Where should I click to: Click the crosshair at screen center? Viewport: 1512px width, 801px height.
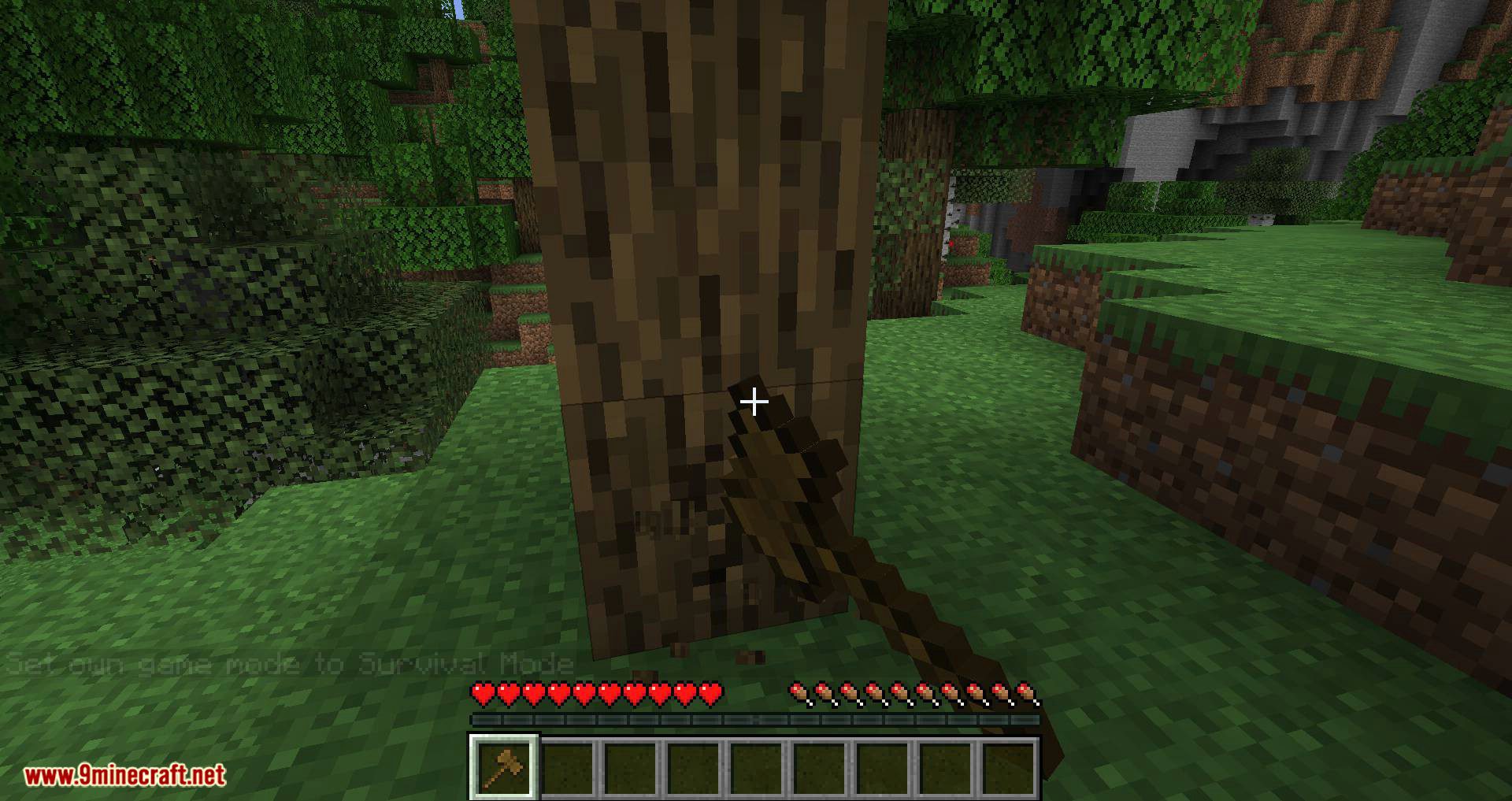tap(754, 402)
